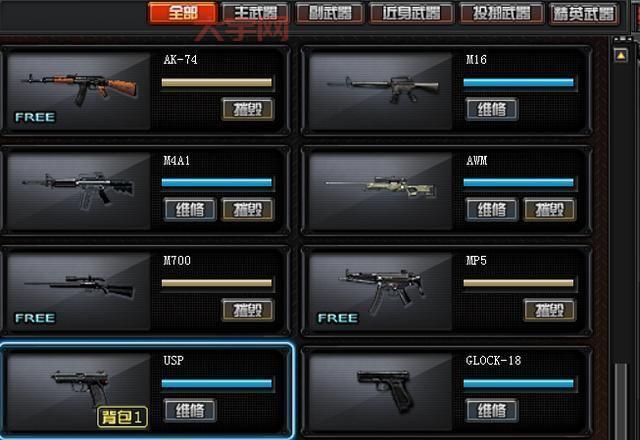This screenshot has width=640, height=440.
Task: Destroy the AWM sniper rifle
Action: pyautogui.click(x=549, y=209)
